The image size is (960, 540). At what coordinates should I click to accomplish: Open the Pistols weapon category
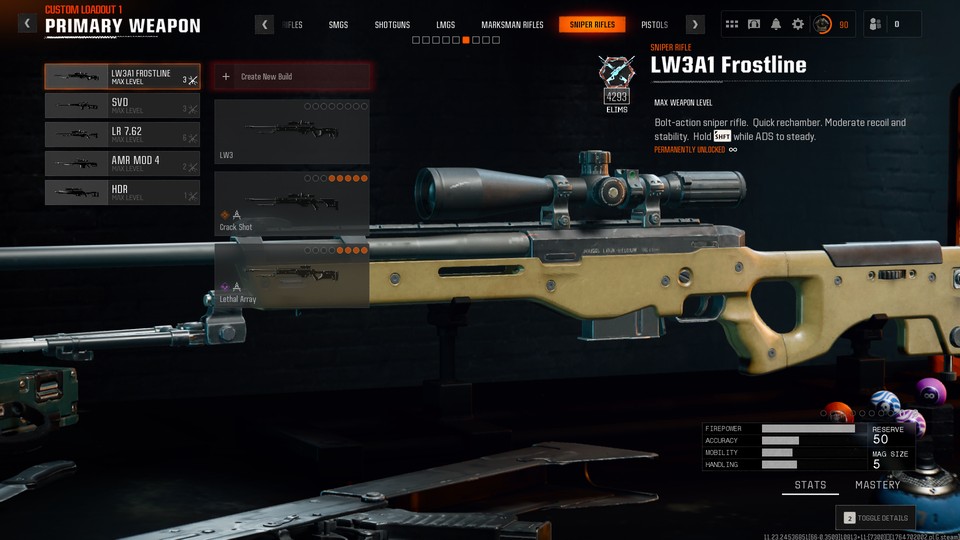tap(654, 25)
